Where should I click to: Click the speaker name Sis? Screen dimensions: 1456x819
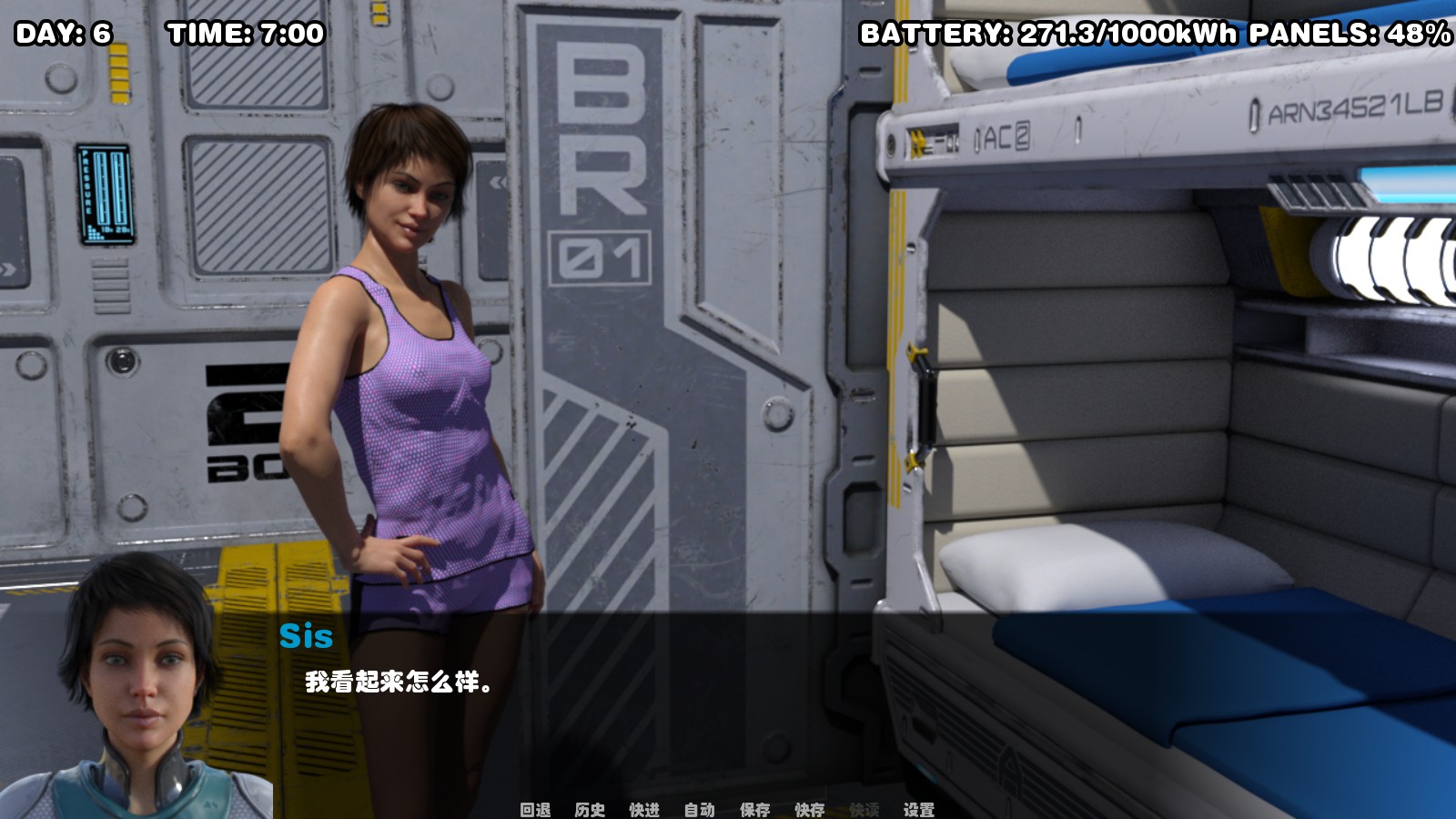307,637
